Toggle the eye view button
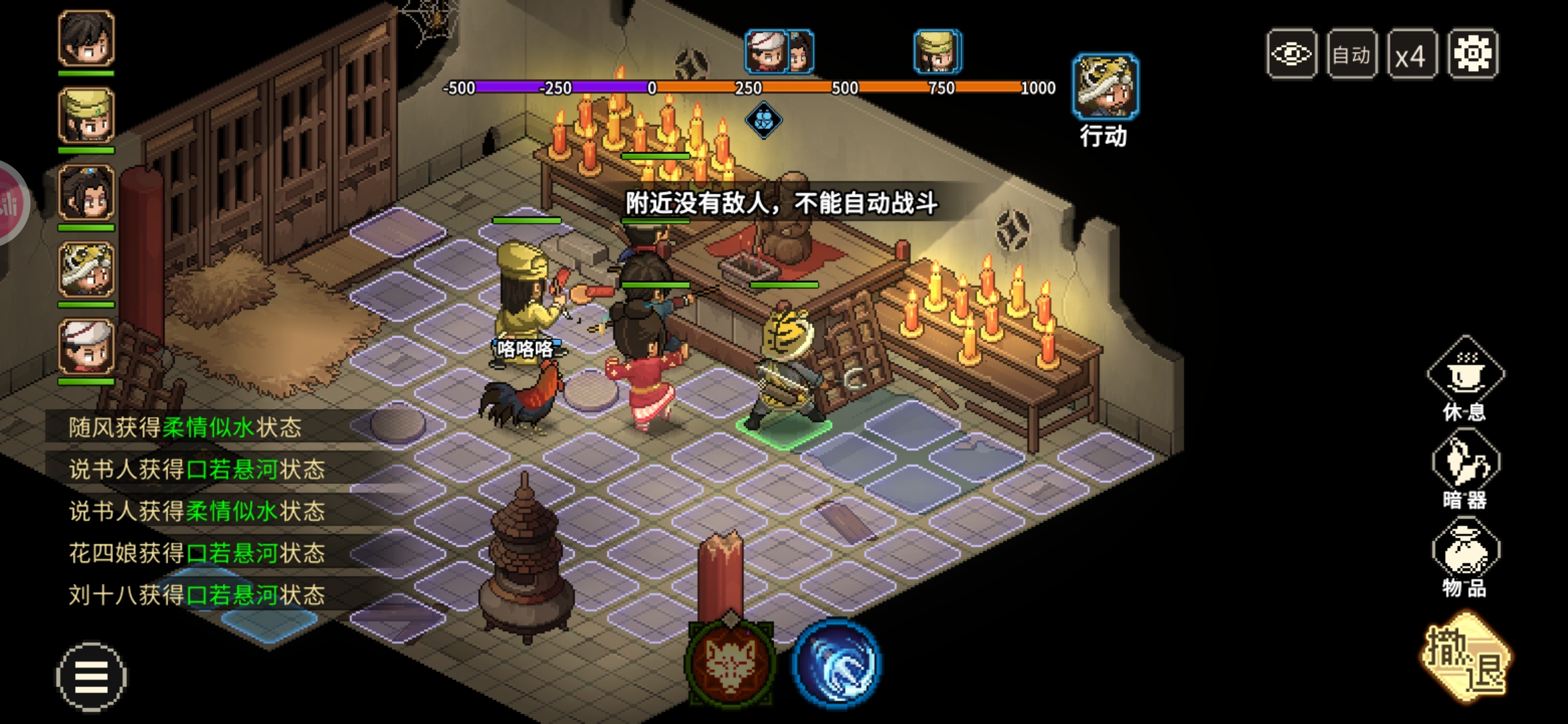Viewport: 1568px width, 724px height. (x=1291, y=54)
